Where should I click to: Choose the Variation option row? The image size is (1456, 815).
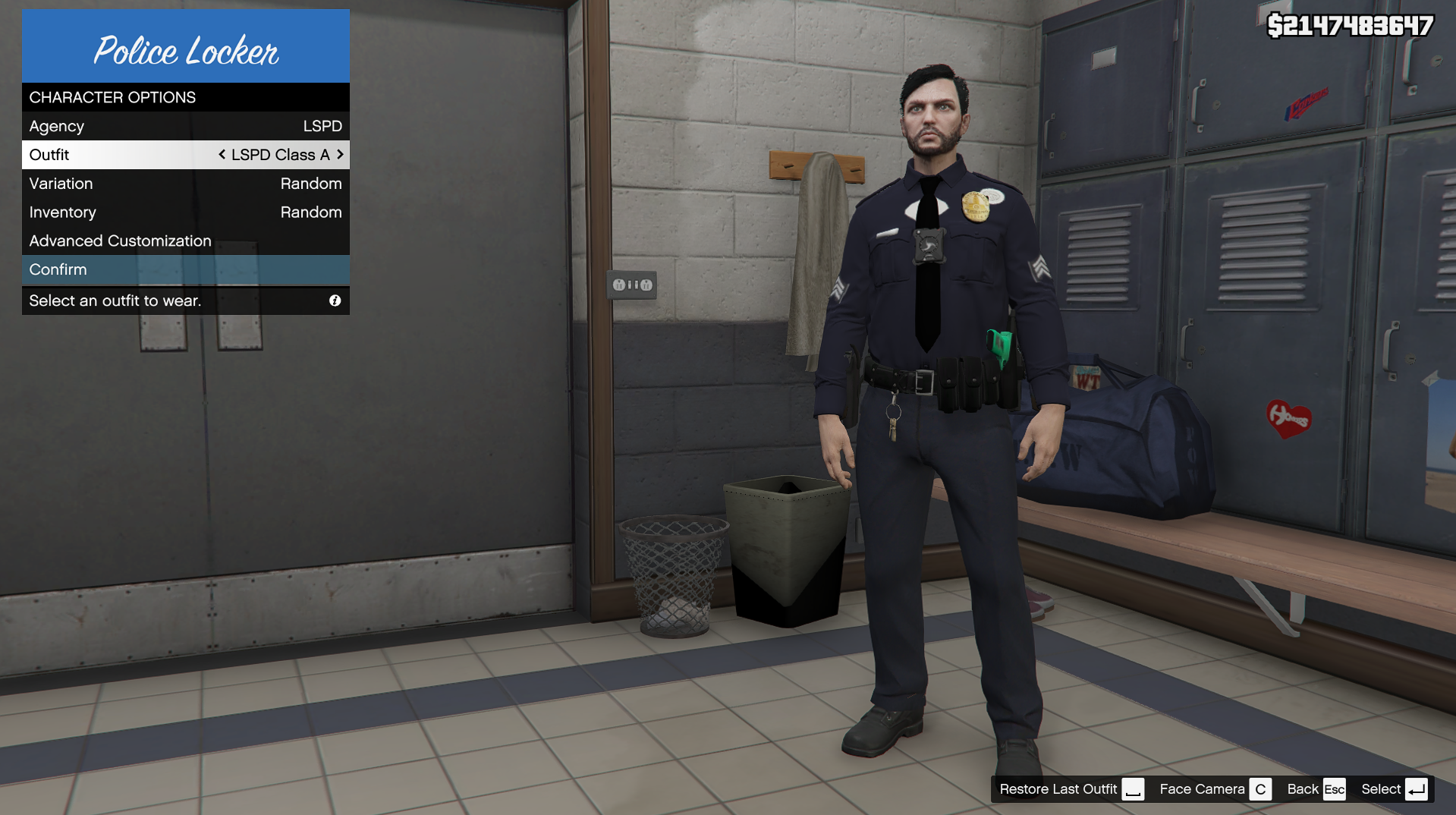tap(185, 184)
